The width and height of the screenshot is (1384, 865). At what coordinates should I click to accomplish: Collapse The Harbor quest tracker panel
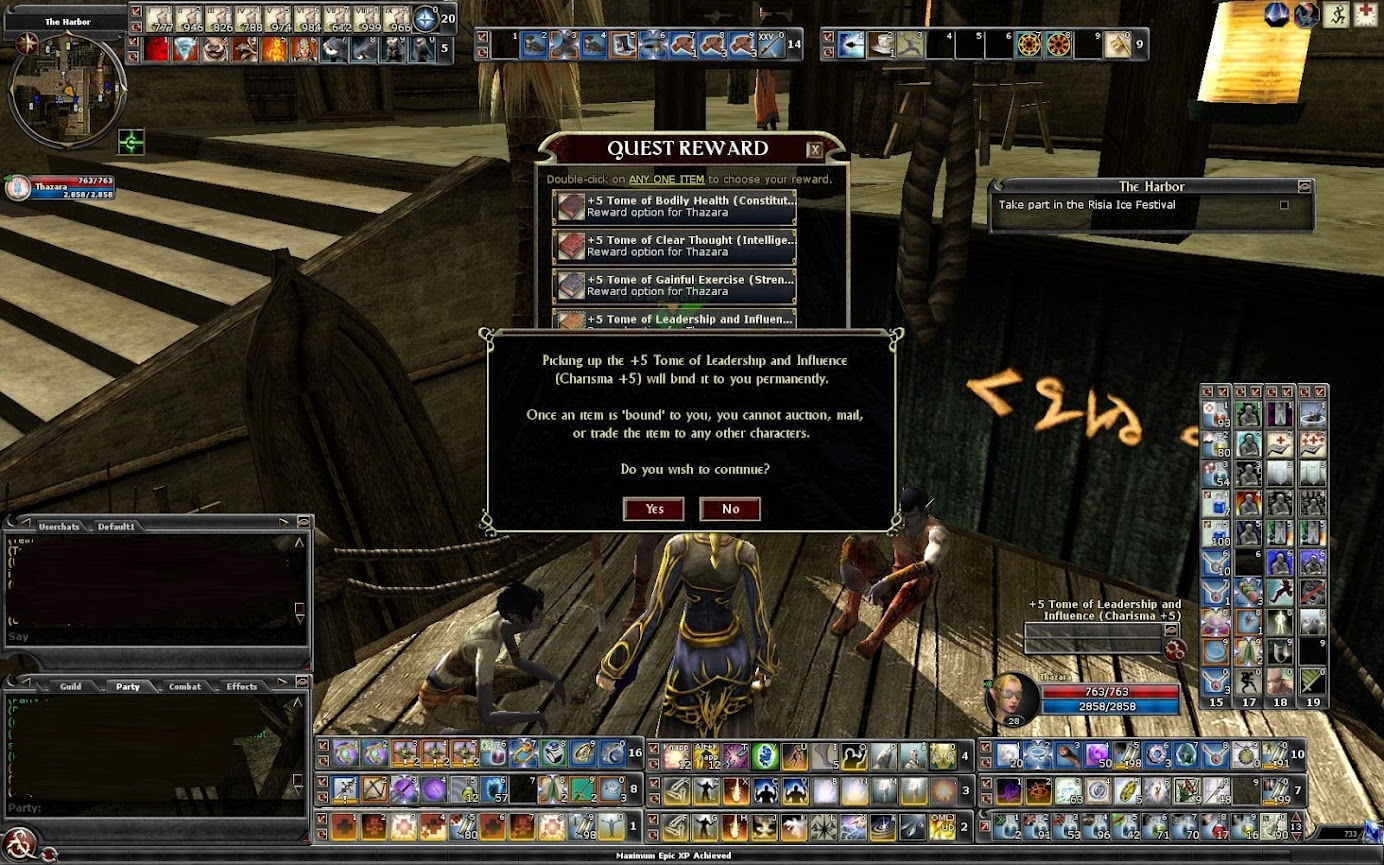(x=1304, y=186)
